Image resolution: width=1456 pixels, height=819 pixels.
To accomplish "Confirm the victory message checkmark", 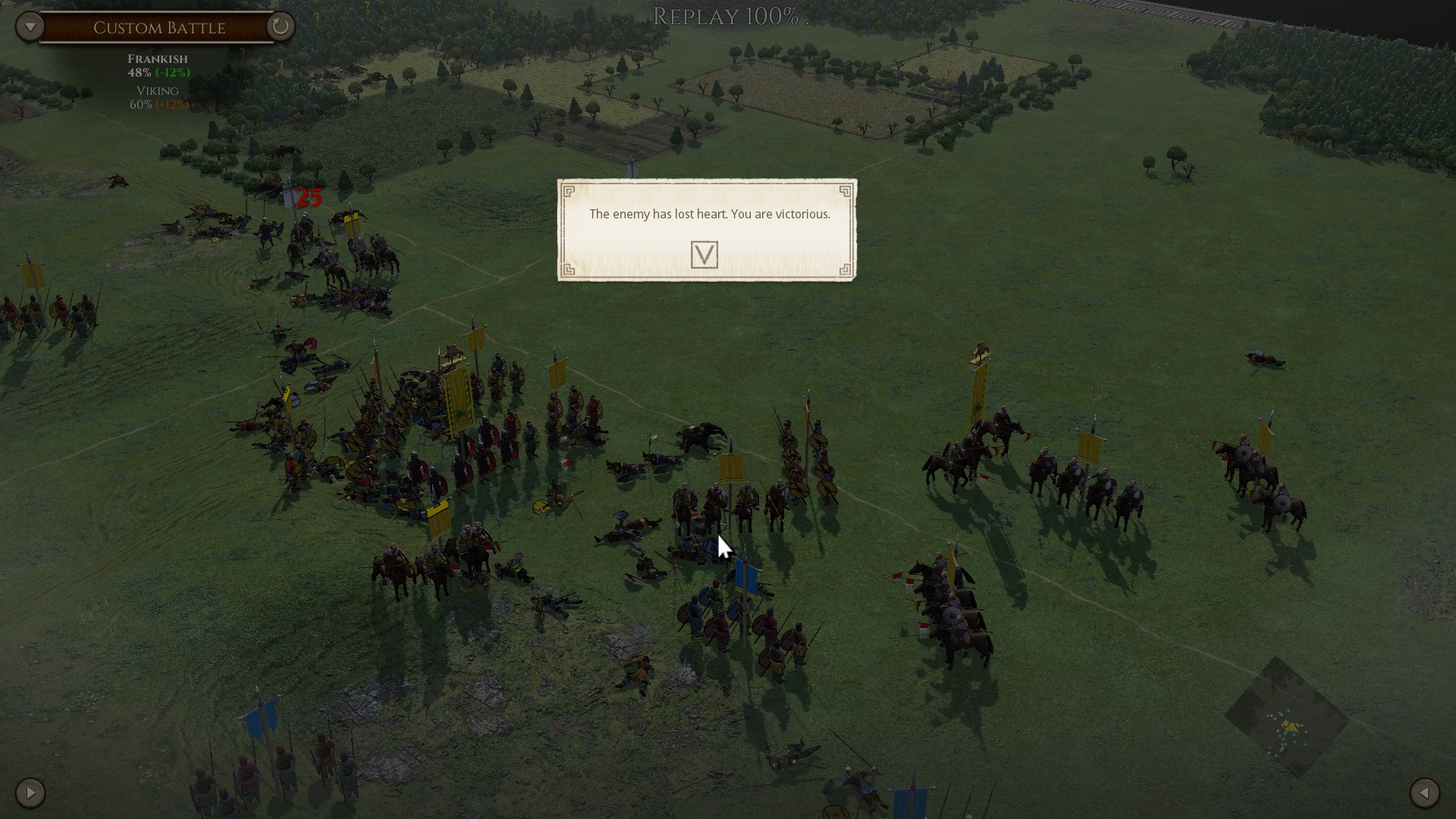I will (704, 255).
